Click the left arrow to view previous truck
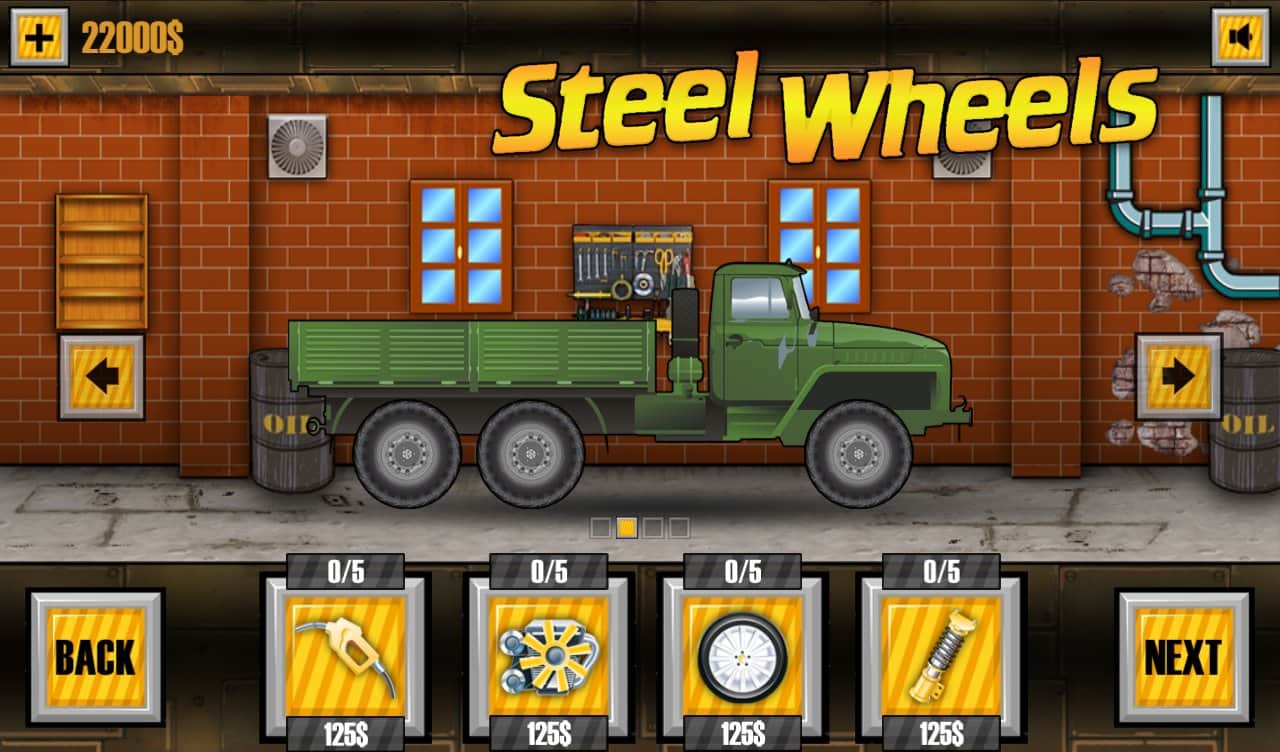The image size is (1280, 752). pyautogui.click(x=103, y=377)
